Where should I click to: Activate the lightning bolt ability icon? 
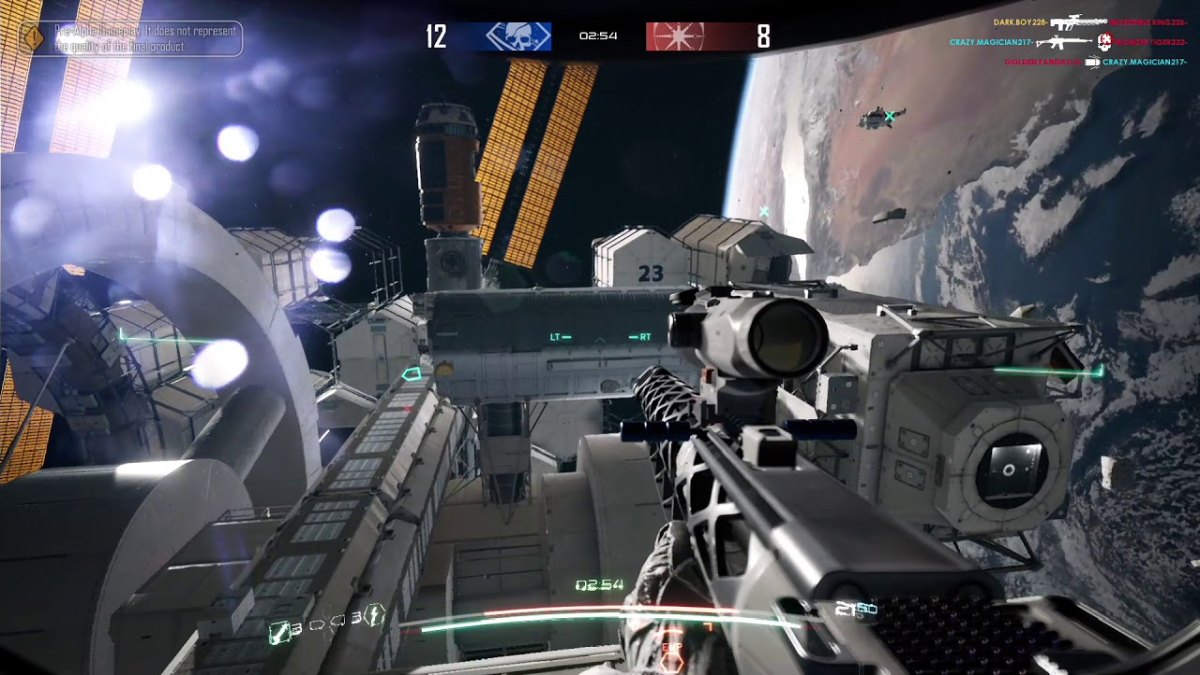(x=376, y=615)
